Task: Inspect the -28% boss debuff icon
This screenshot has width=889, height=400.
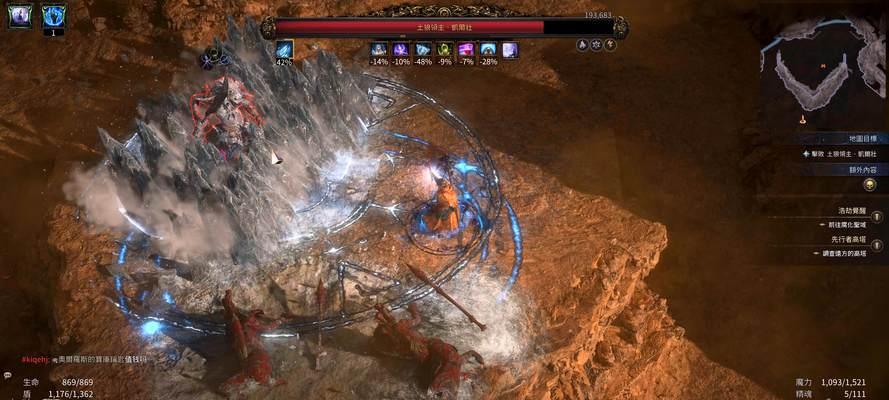Action: (x=488, y=49)
